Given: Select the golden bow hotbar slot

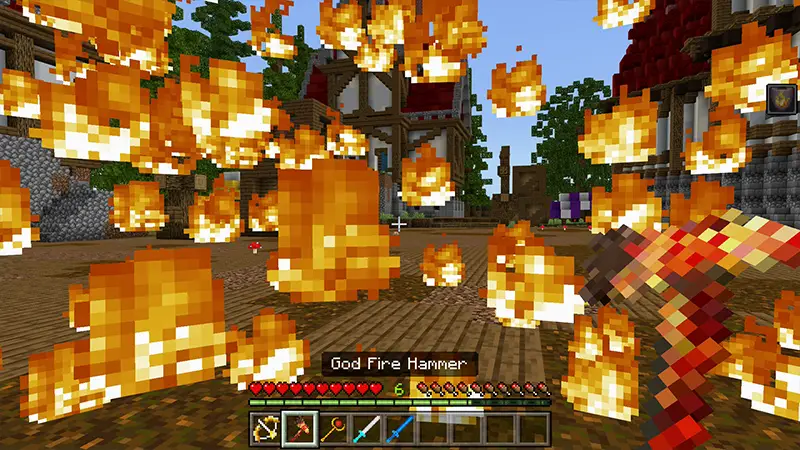Looking at the screenshot, I should 266,428.
